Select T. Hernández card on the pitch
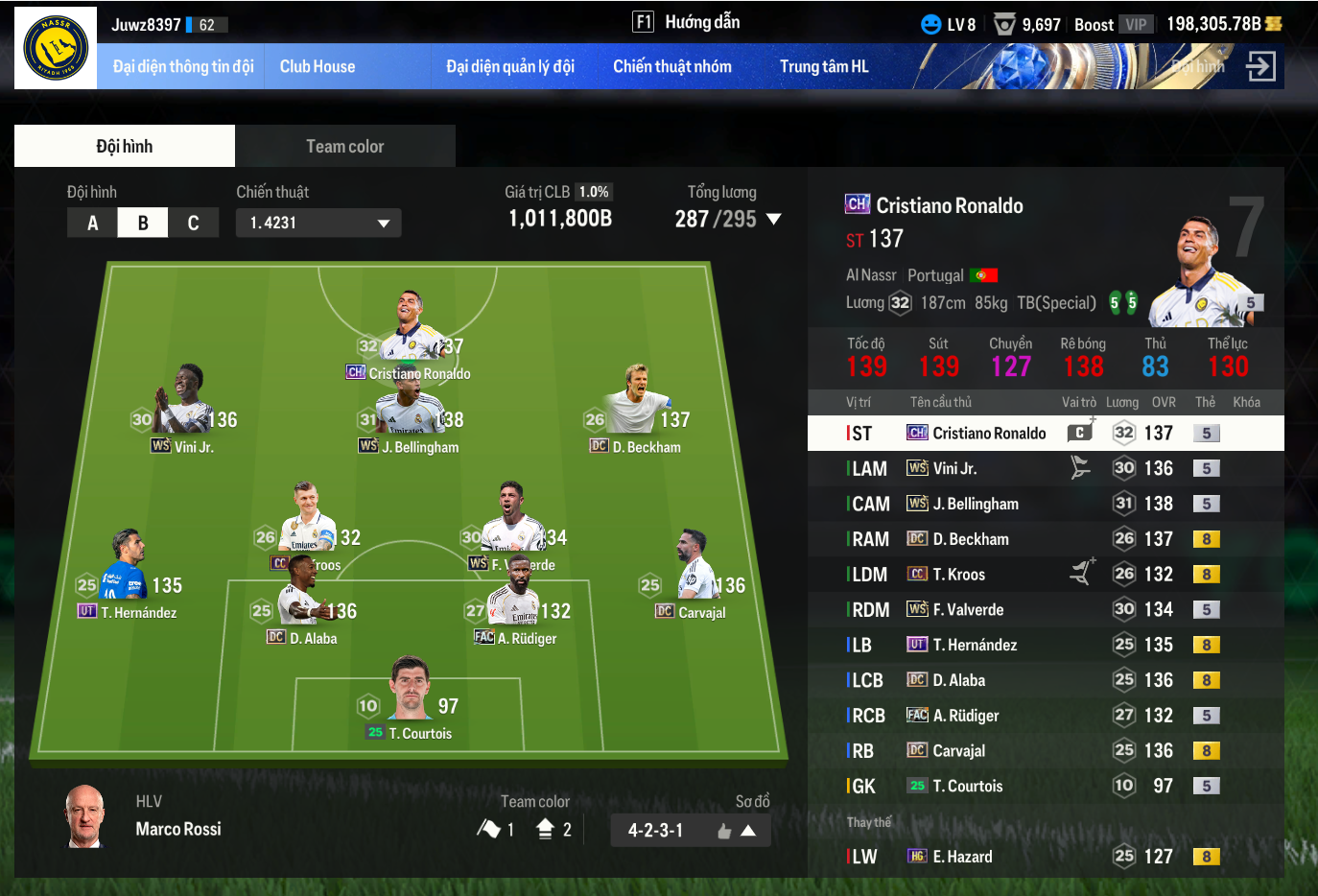Viewport: 1318px width, 896px height. 129,574
